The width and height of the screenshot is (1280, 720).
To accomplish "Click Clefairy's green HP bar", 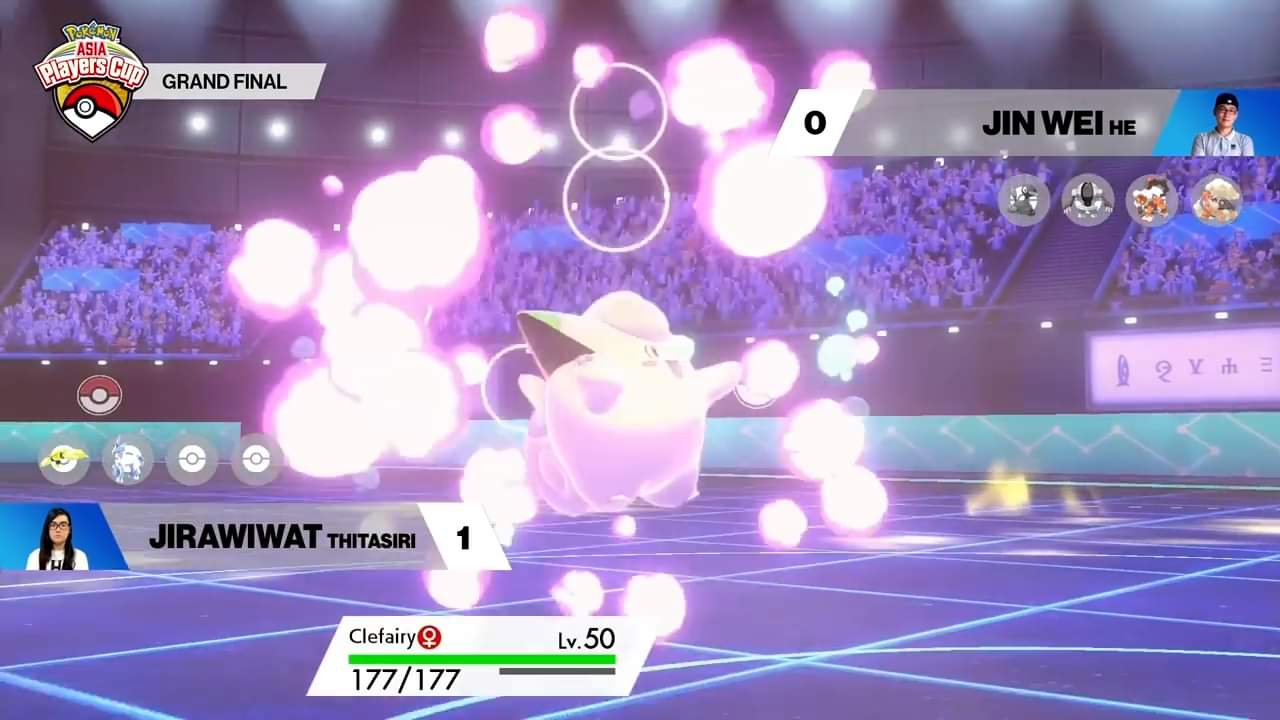I will tap(480, 660).
